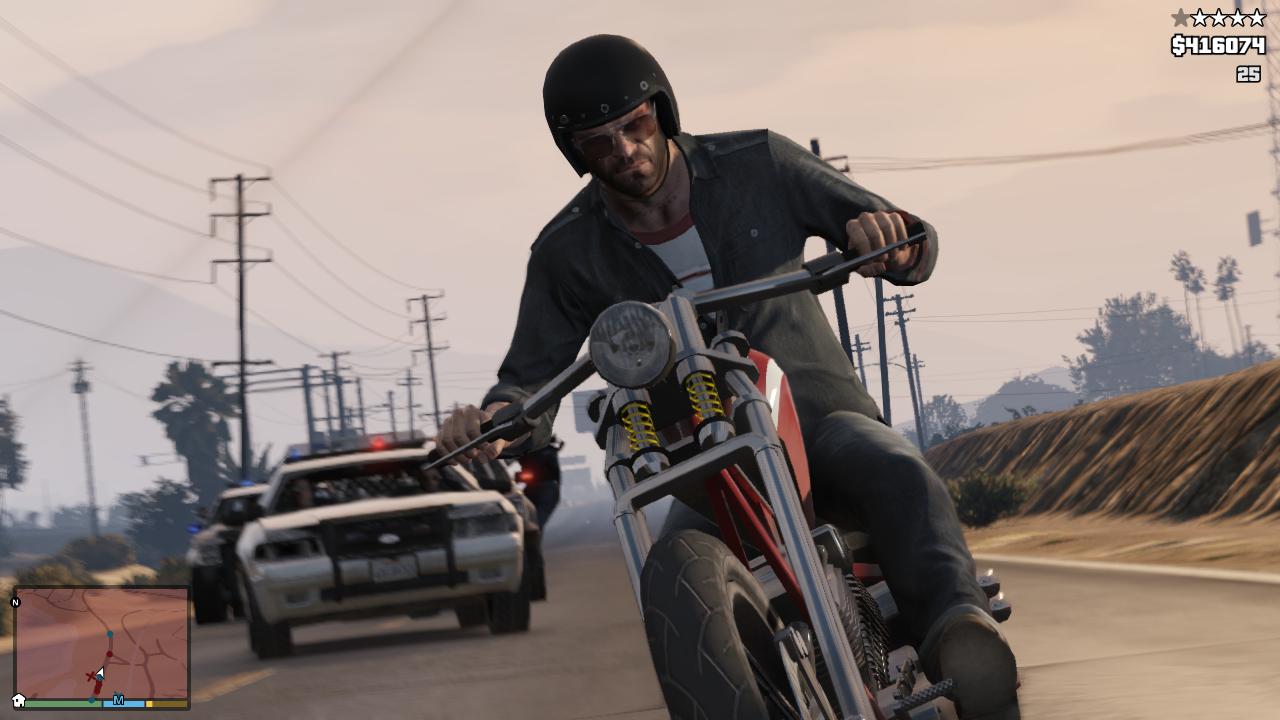The width and height of the screenshot is (1280, 720).
Task: Select the middle wanted star
Action: click(1219, 16)
